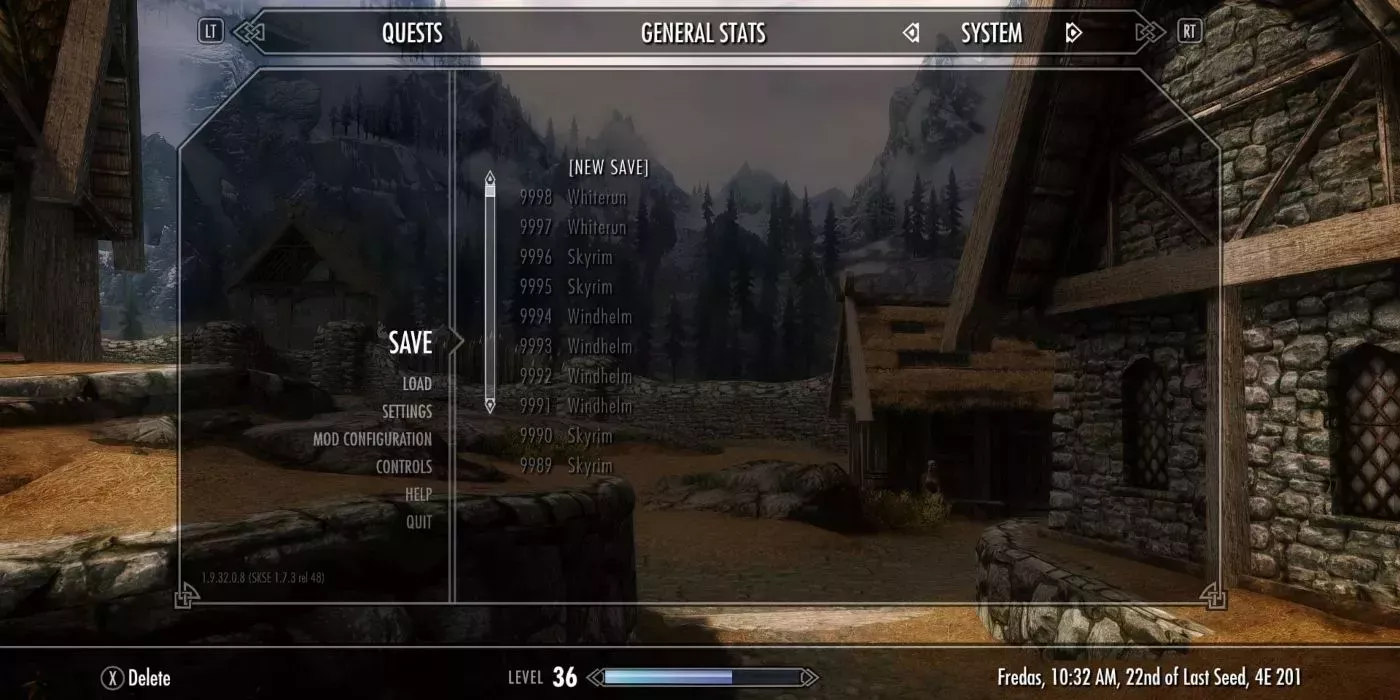Choose save 9996 Skyrim
The height and width of the screenshot is (700, 1400).
(x=566, y=258)
